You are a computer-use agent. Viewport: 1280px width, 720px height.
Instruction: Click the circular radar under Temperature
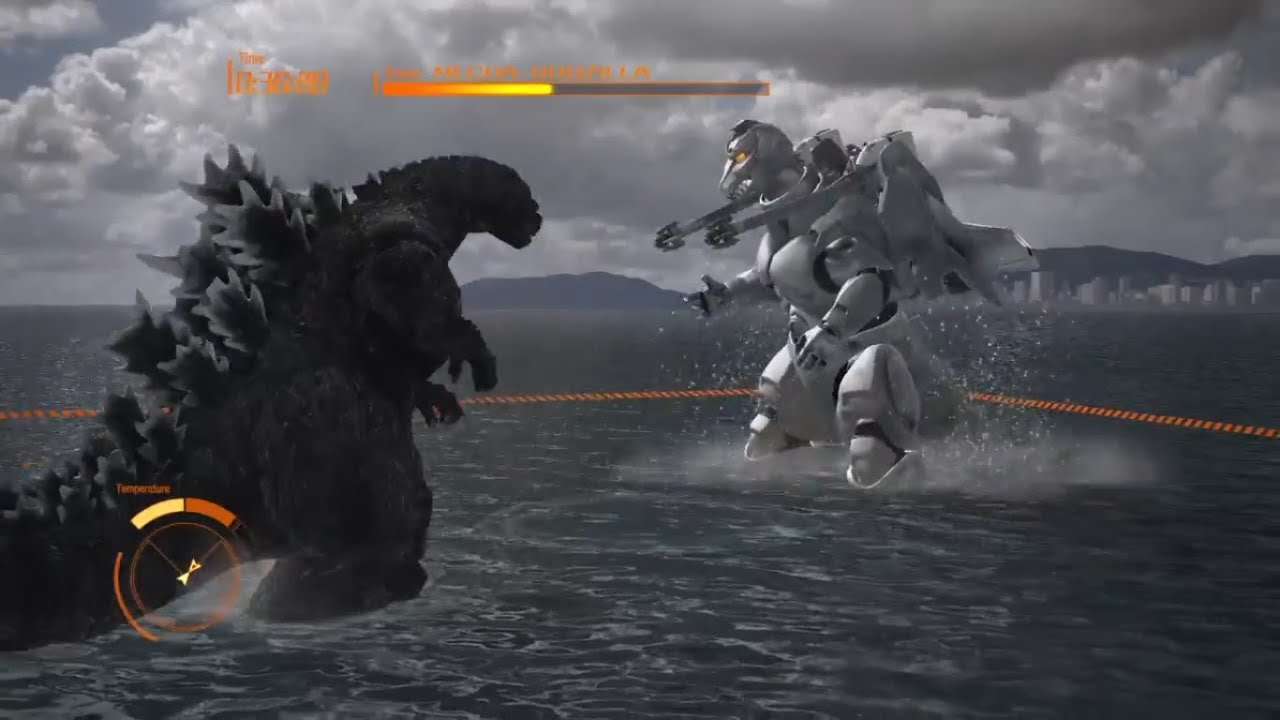point(184,571)
